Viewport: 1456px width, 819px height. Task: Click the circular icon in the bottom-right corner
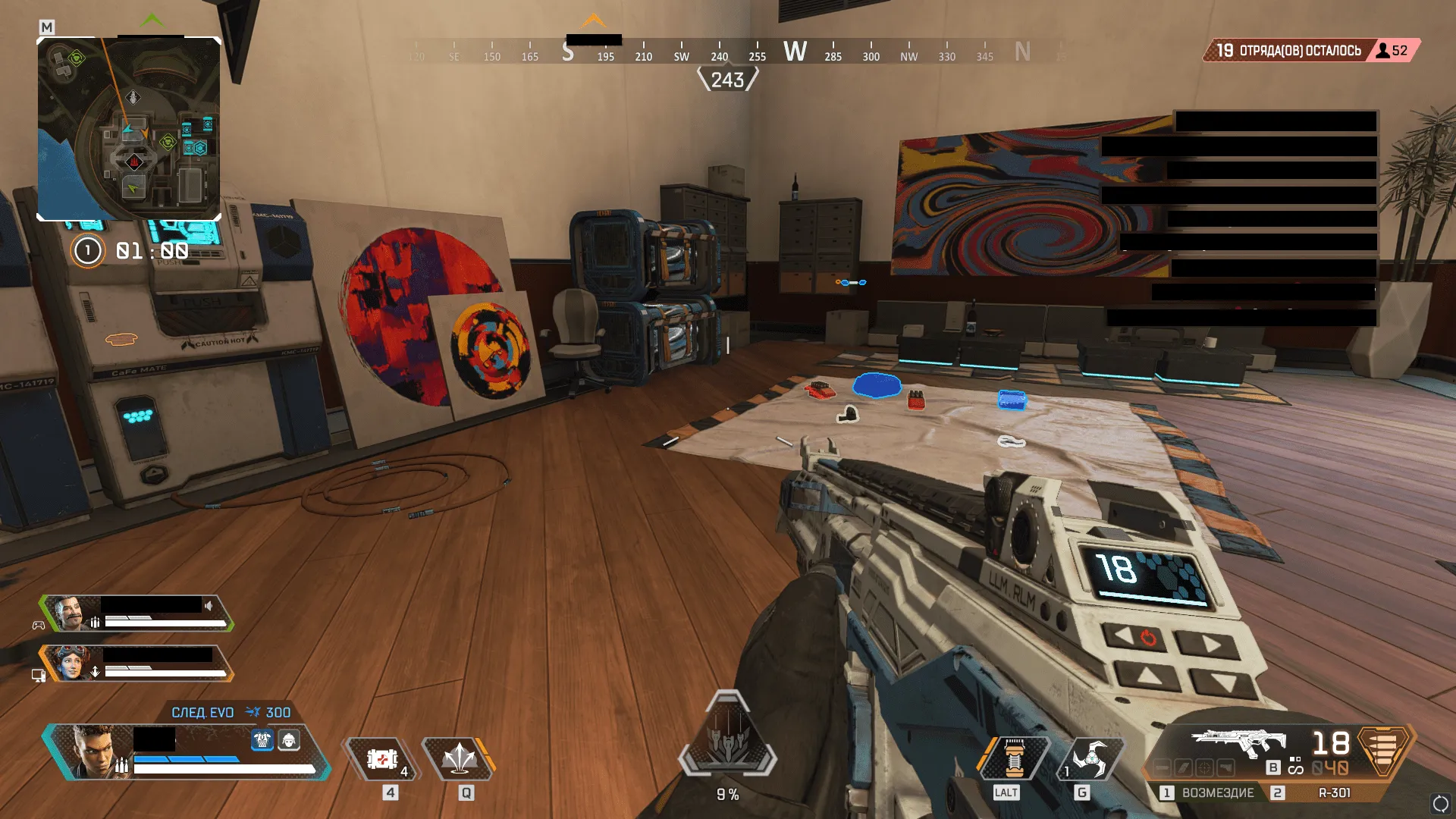[x=1440, y=804]
